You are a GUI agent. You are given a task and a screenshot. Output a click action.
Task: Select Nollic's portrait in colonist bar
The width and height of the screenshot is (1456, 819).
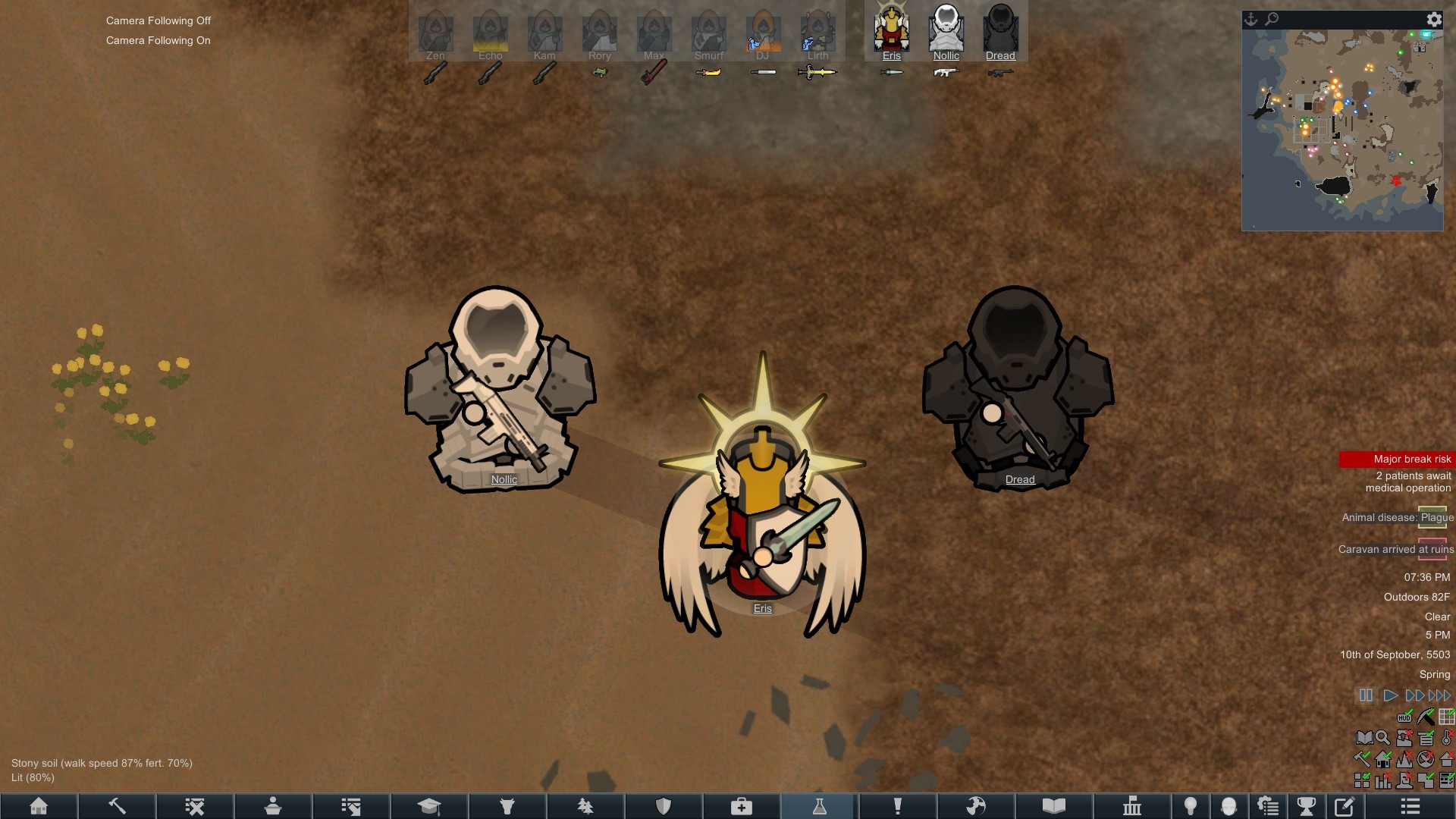point(946,29)
